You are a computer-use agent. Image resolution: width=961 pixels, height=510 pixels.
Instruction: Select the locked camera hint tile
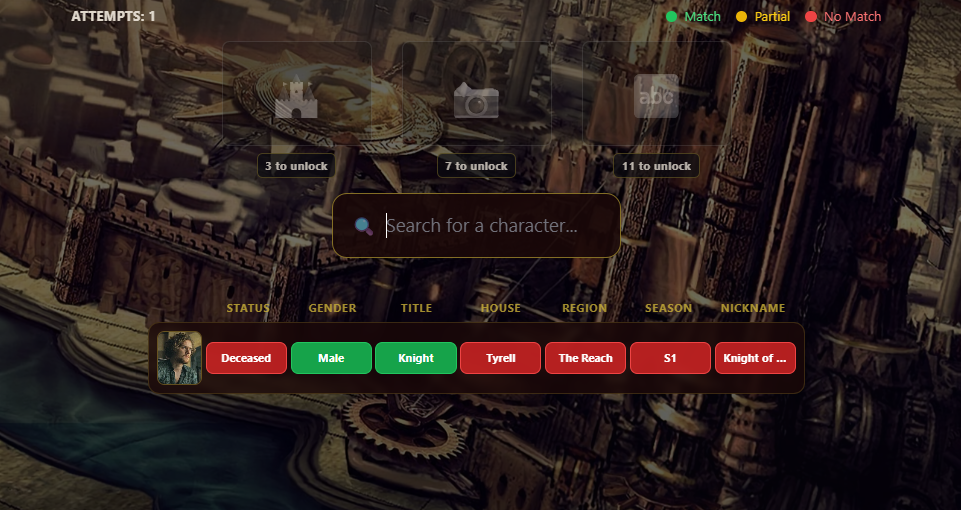pos(476,97)
